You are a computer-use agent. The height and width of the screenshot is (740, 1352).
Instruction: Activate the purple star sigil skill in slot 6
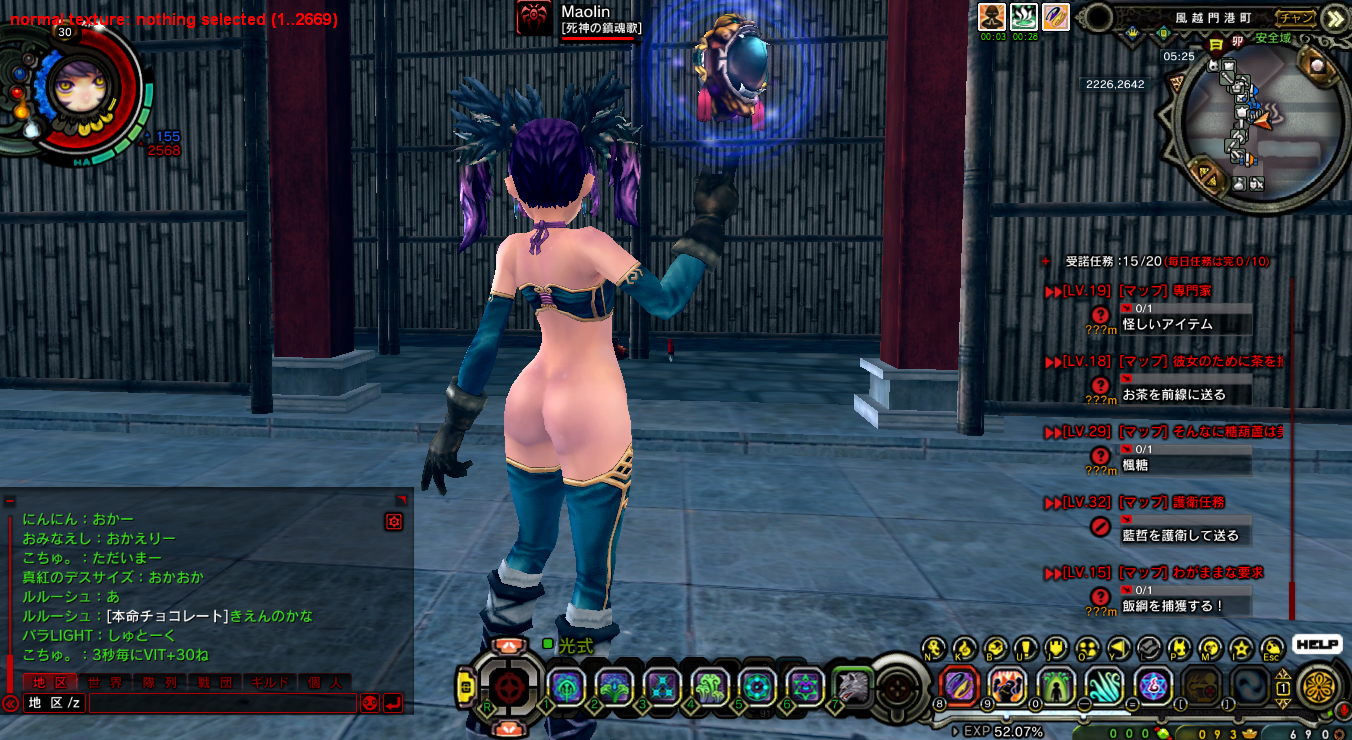pyautogui.click(x=804, y=686)
